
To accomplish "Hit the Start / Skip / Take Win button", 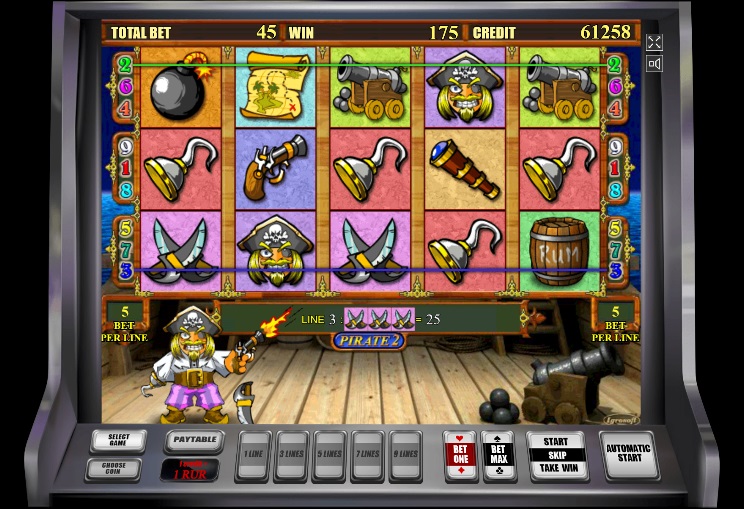I will pos(556,454).
